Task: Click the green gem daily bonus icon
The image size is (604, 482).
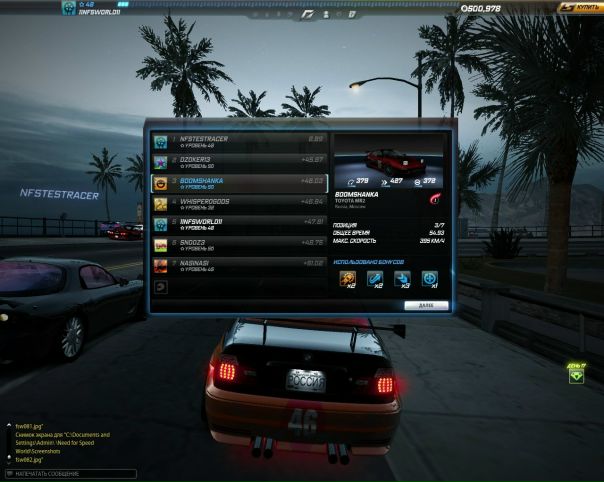Action: [576, 376]
